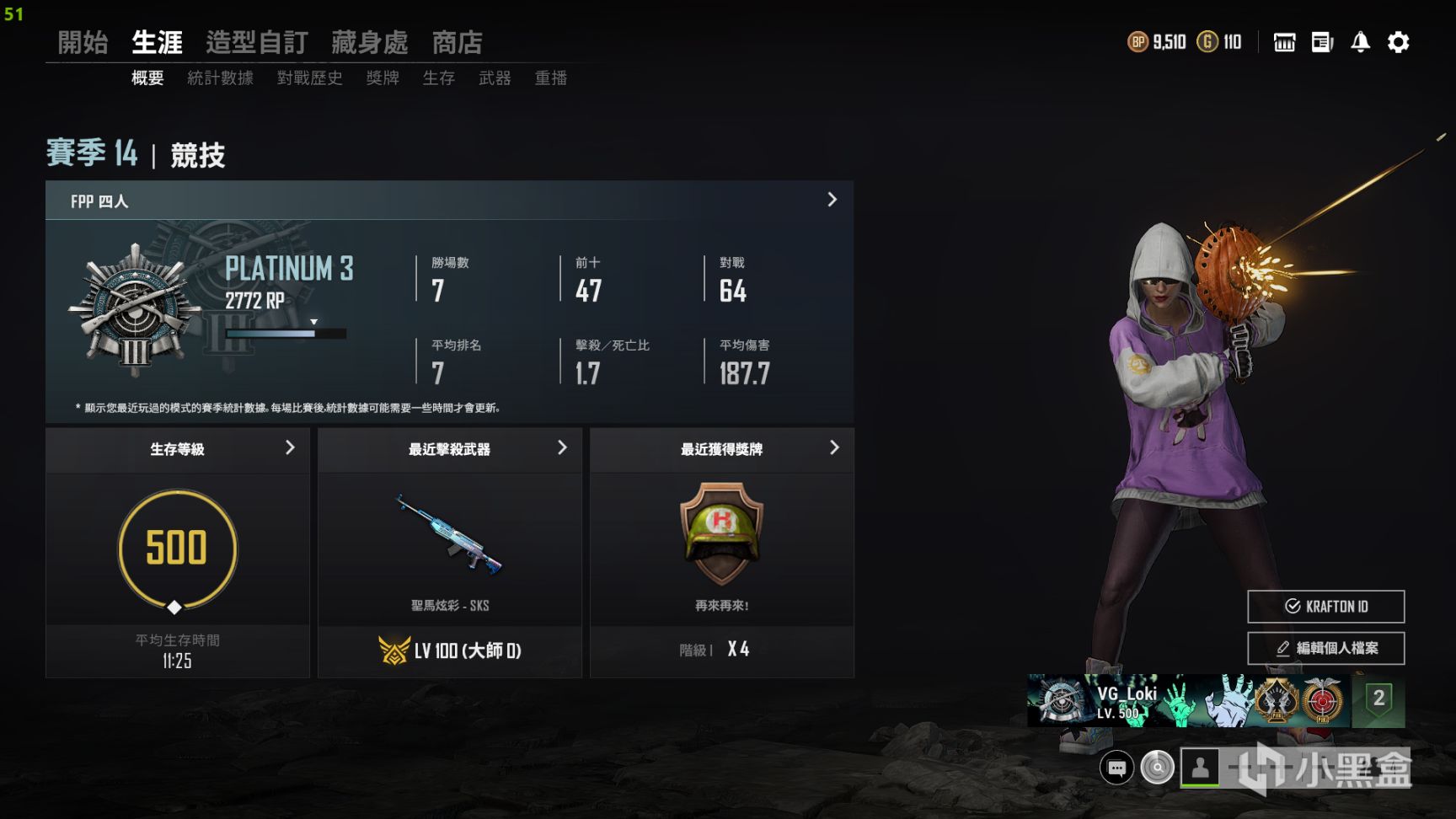The height and width of the screenshot is (819, 1456).
Task: Expand the 生存等級 panel
Action: click(x=291, y=449)
